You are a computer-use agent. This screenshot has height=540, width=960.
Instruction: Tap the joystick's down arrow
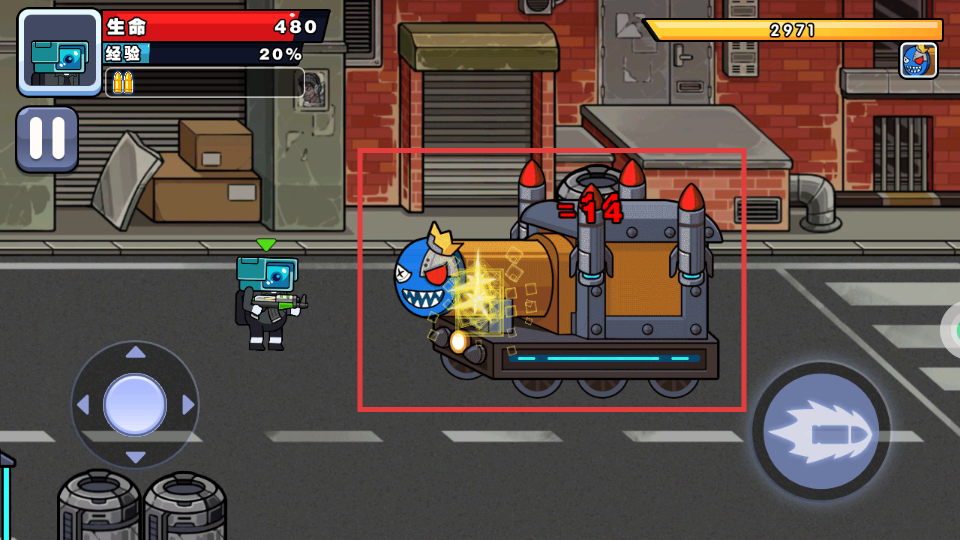click(x=135, y=457)
